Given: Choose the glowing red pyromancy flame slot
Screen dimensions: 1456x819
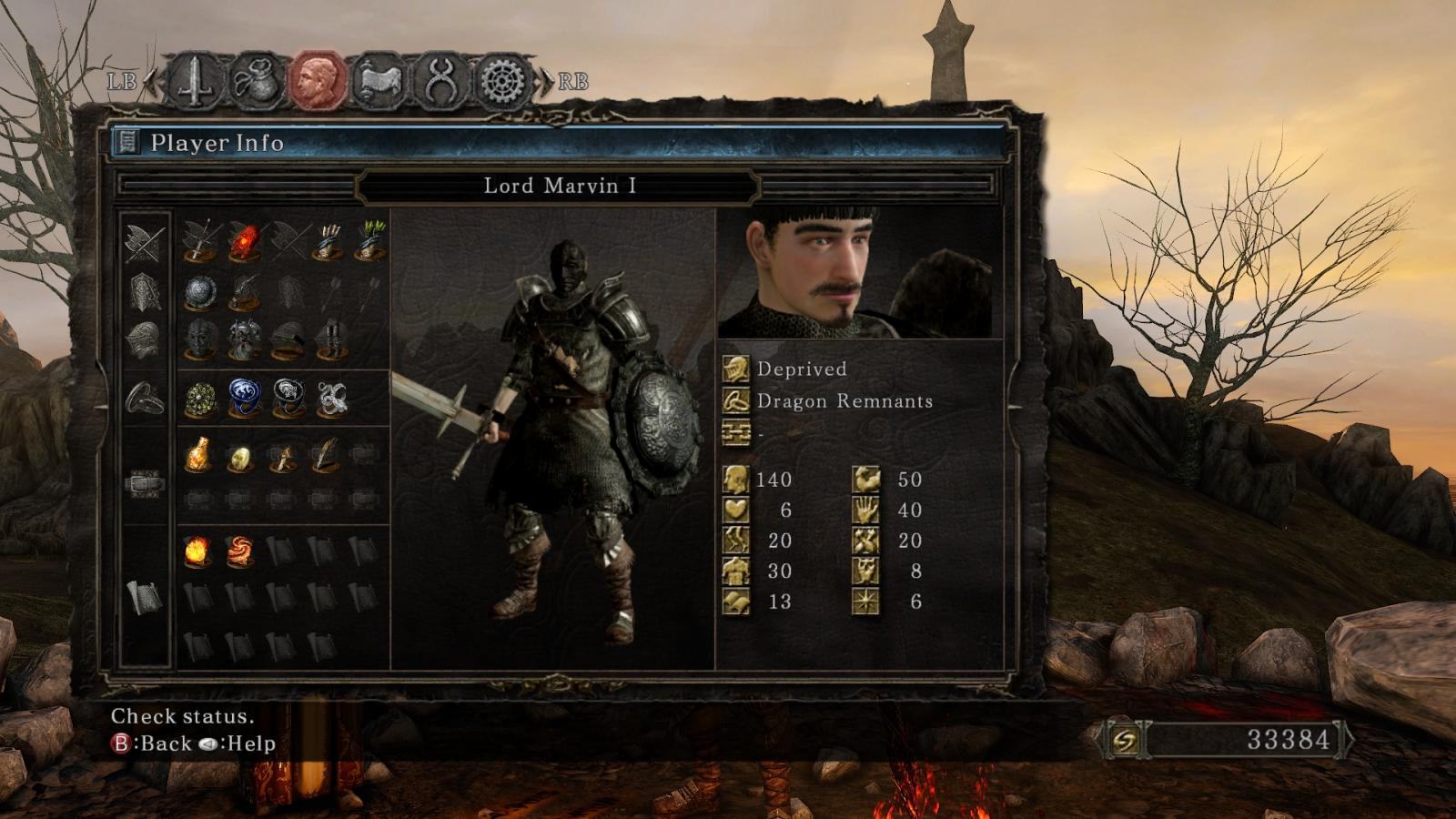Looking at the screenshot, I should click(x=242, y=241).
